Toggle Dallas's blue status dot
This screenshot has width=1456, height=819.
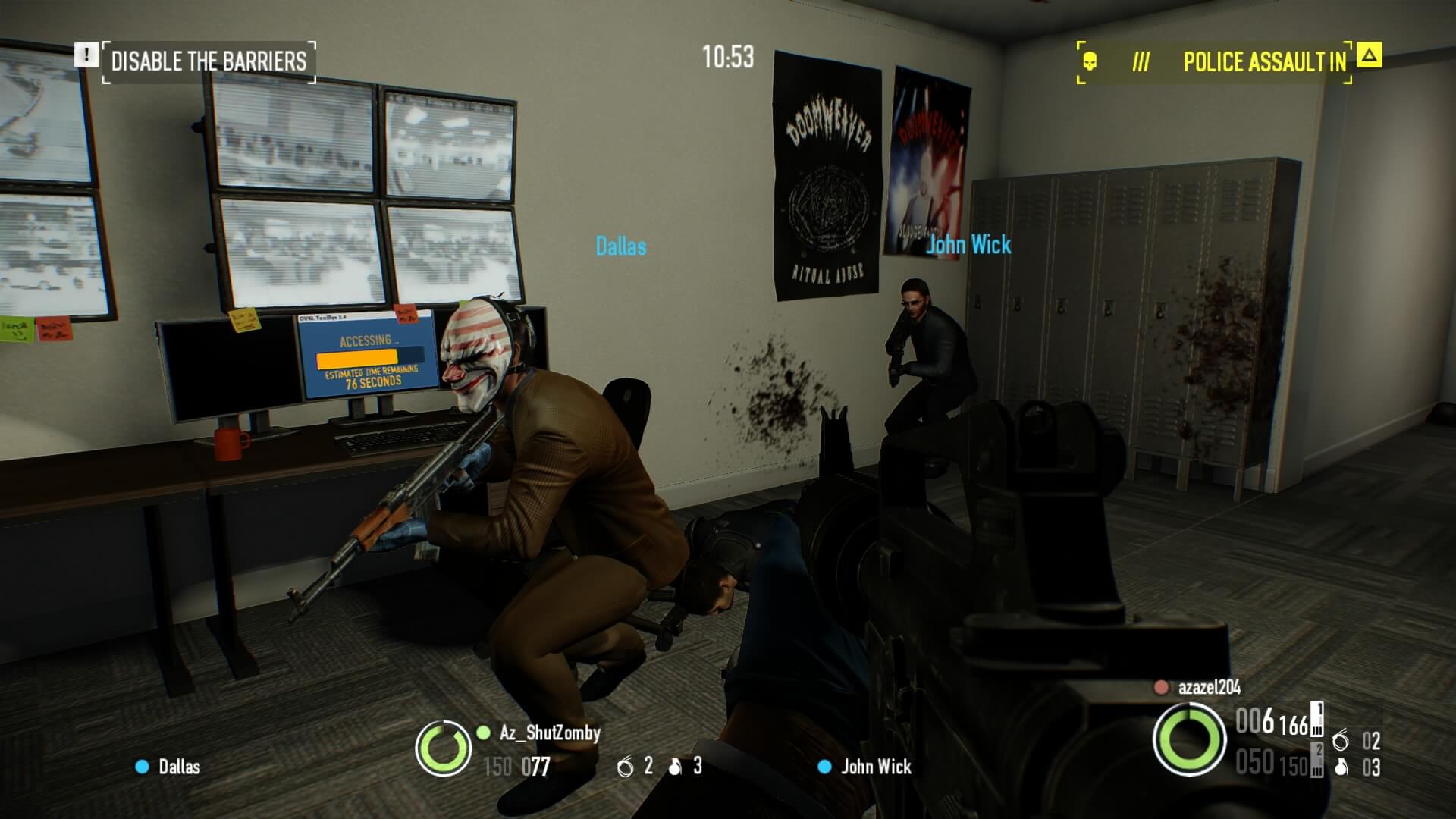tap(140, 768)
